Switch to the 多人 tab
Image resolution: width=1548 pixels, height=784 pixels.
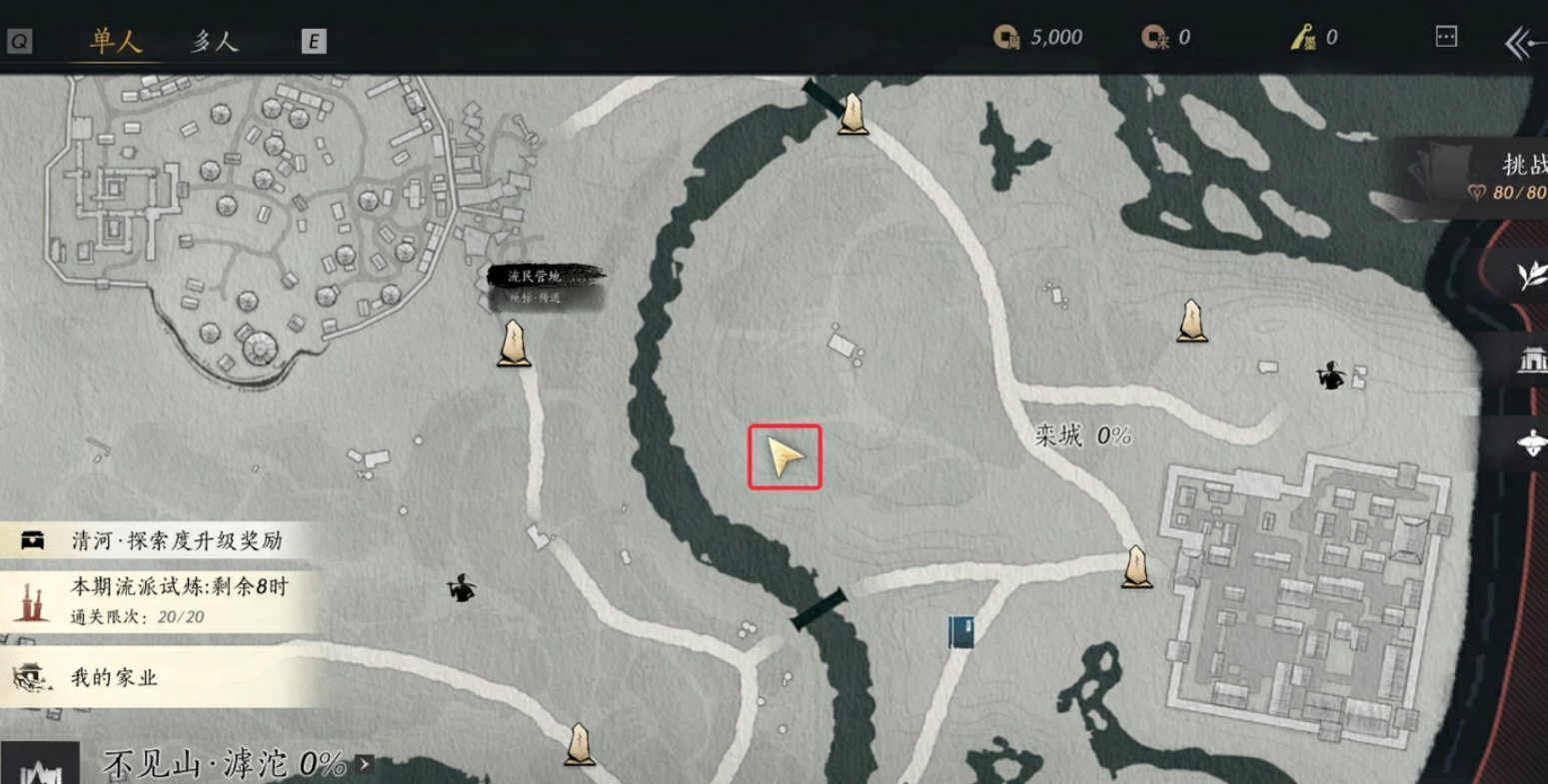(215, 41)
